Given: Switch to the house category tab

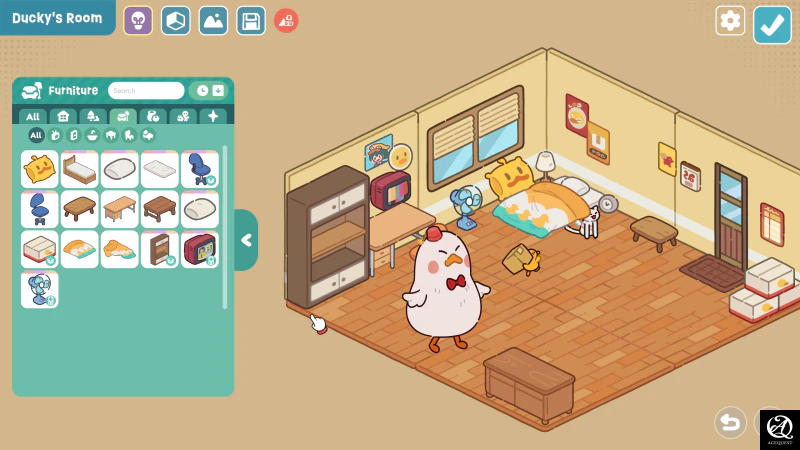Looking at the screenshot, I should click(63, 117).
